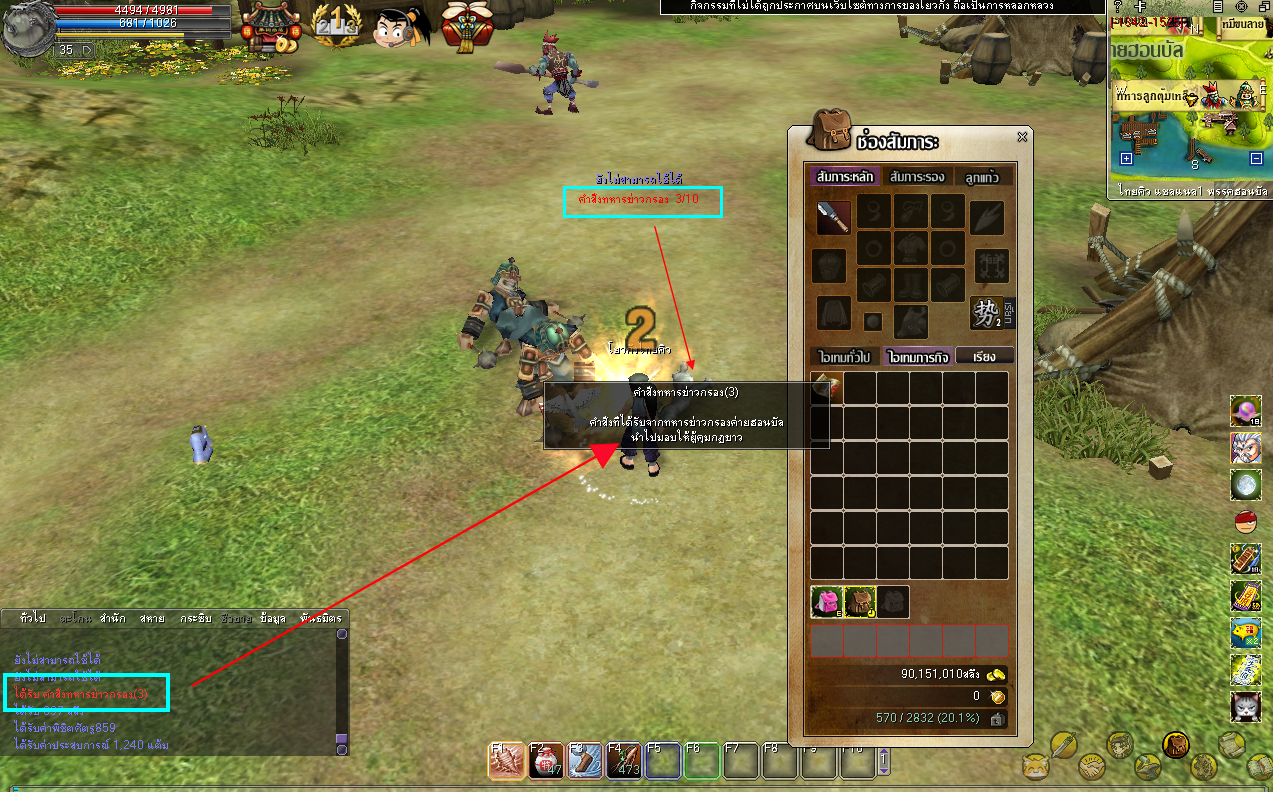Close the inventory window
This screenshot has height=792, width=1273.
1022,137
